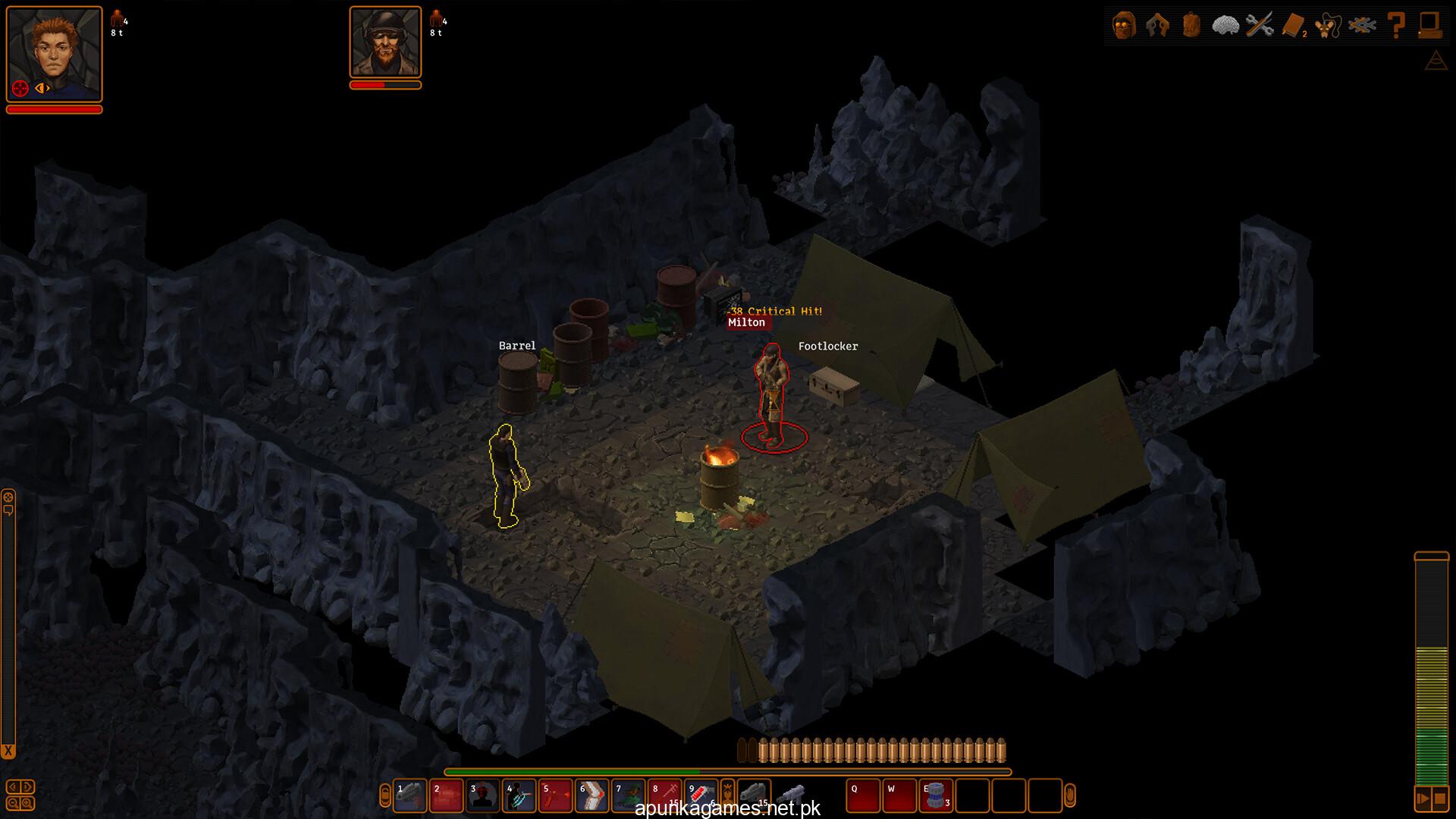Open the hooded character sheet icon

1124,26
